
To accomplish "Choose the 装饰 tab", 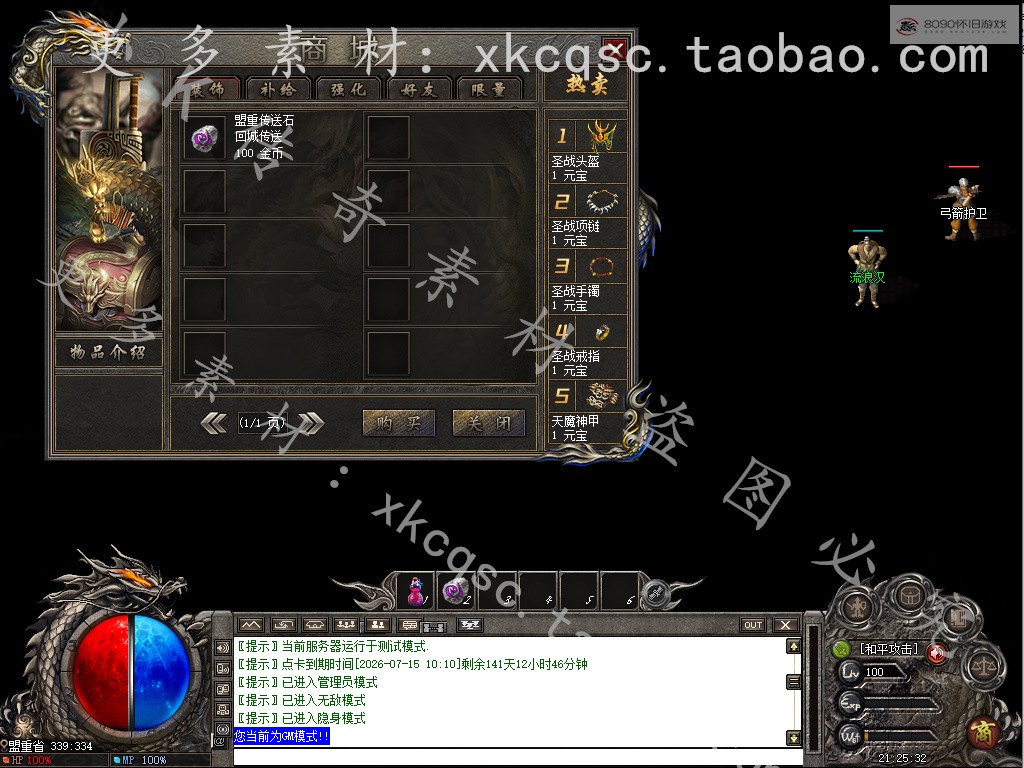I will click(x=207, y=88).
